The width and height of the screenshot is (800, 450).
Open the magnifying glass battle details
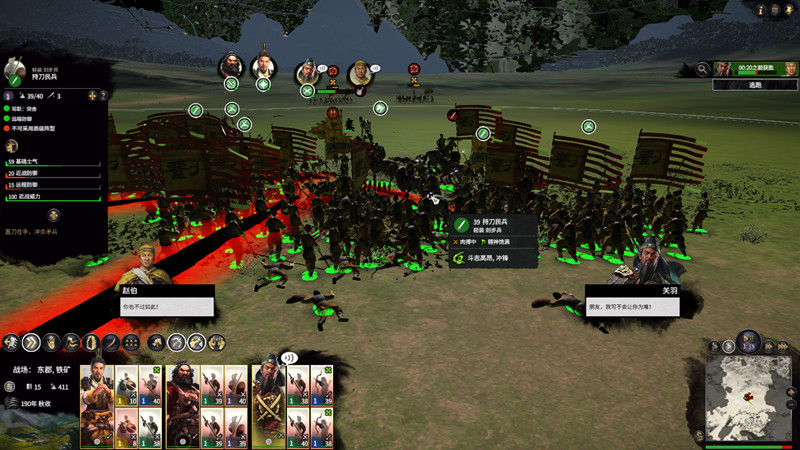click(703, 69)
